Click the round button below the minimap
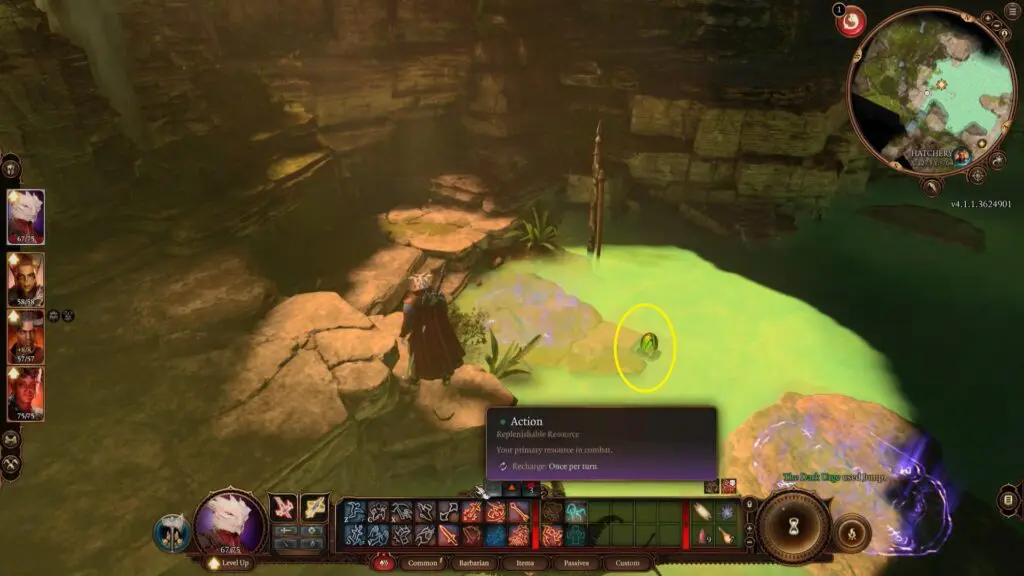 coord(932,186)
